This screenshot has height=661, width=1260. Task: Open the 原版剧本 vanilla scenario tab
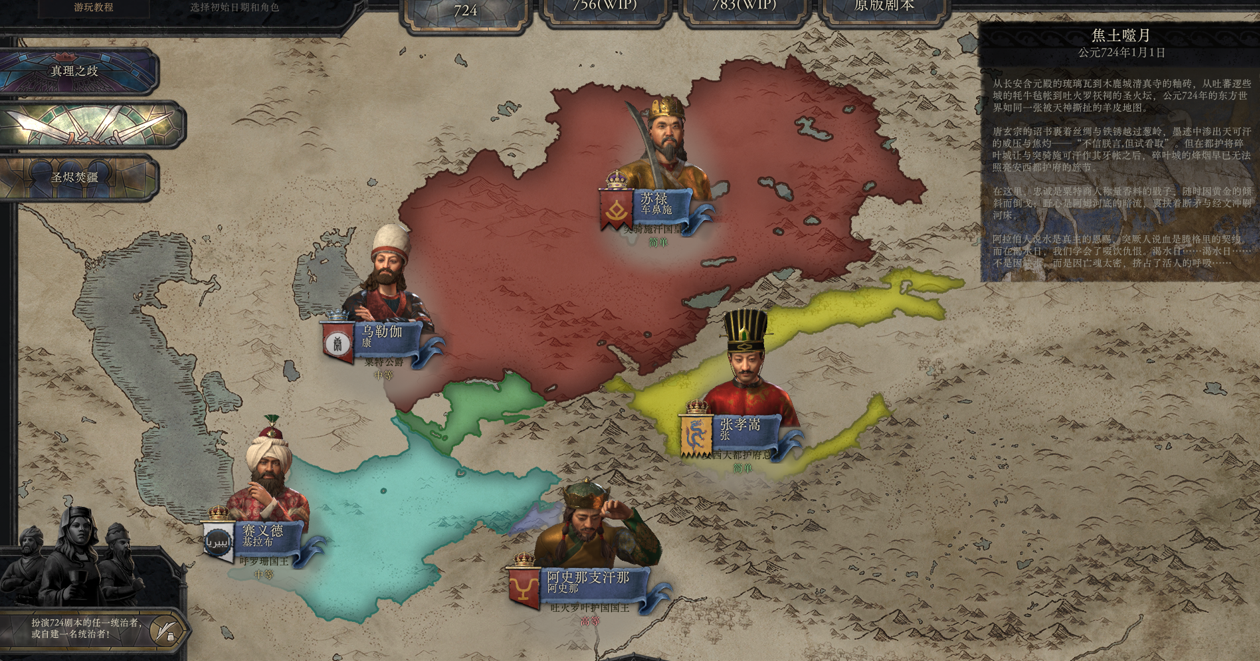tap(884, 8)
